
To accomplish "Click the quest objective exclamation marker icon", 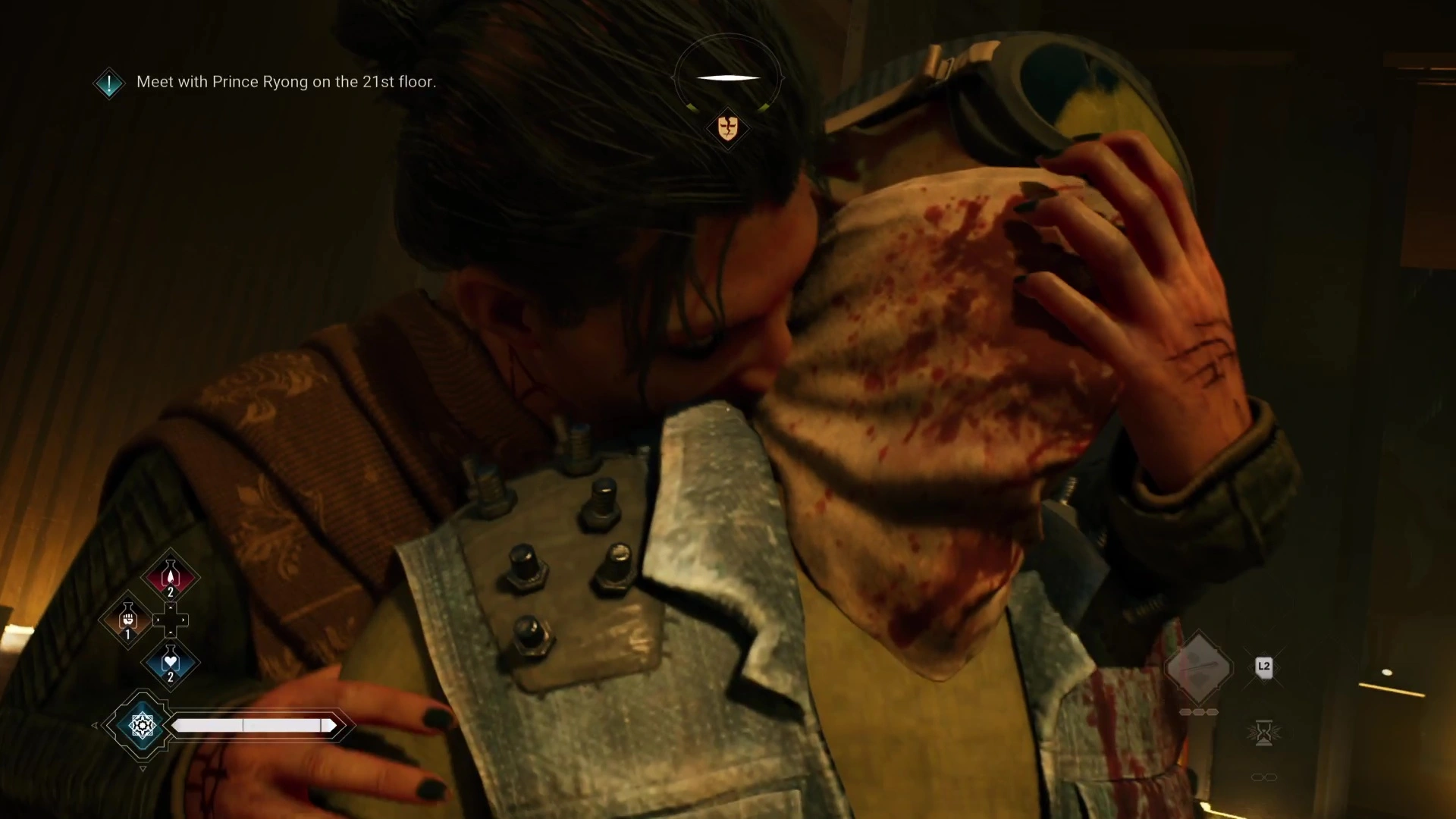I will point(109,83).
